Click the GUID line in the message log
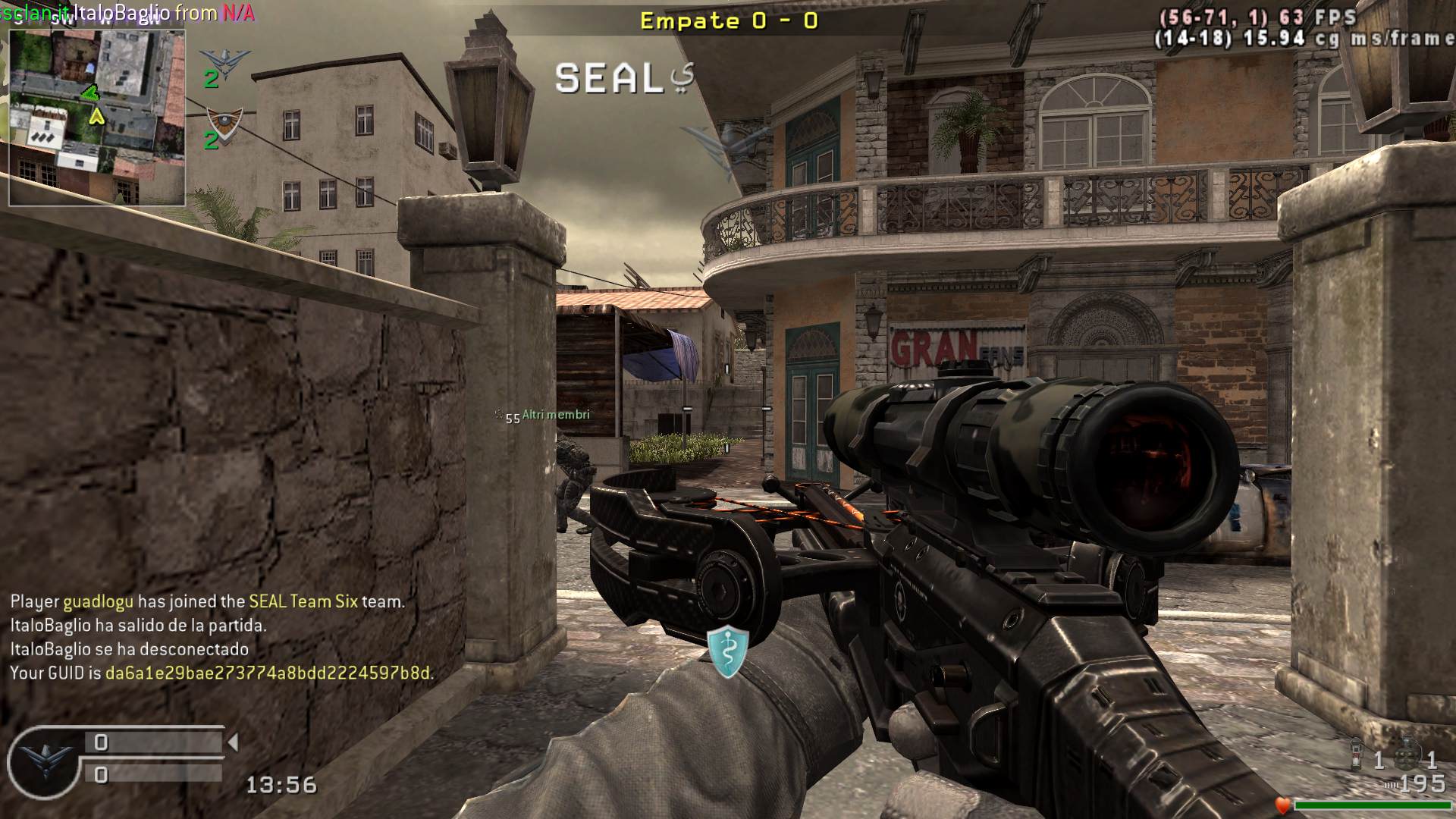 (221, 673)
